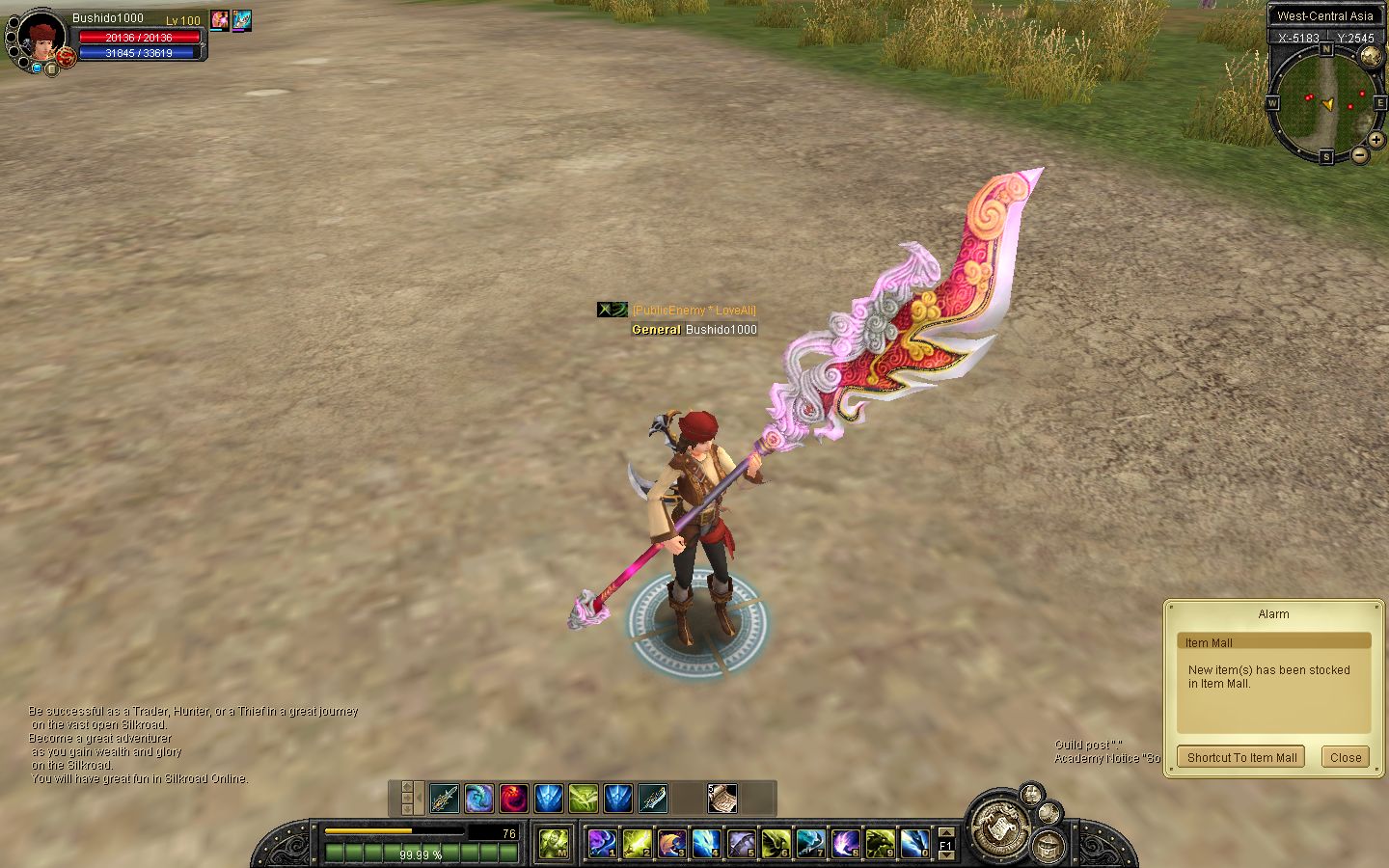Select Bushido1000's character portrait

[41, 38]
